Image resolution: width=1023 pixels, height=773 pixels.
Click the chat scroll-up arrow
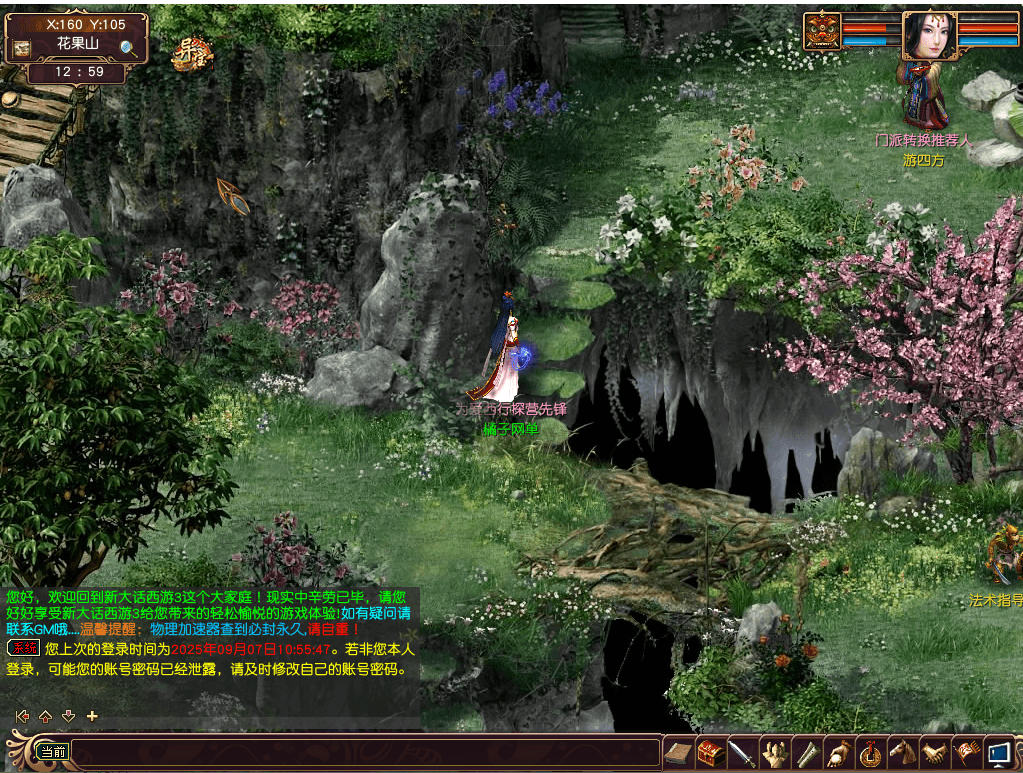(x=45, y=716)
